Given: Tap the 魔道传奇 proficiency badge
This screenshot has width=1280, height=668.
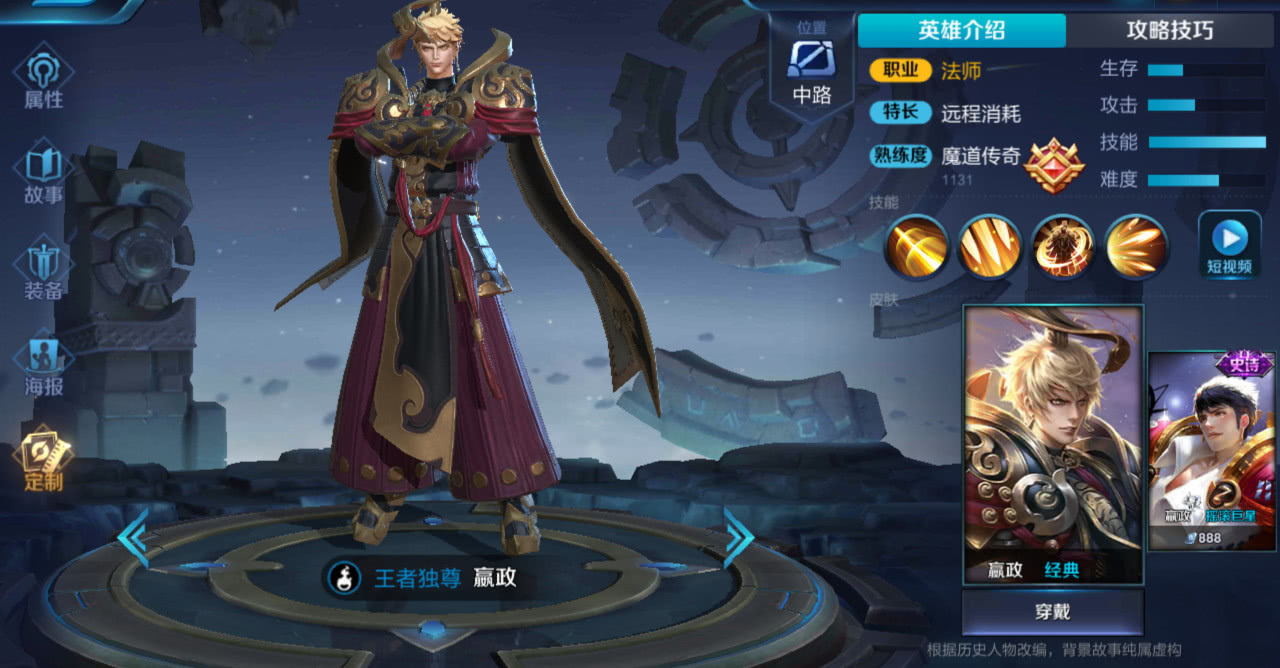Looking at the screenshot, I should point(1054,165).
